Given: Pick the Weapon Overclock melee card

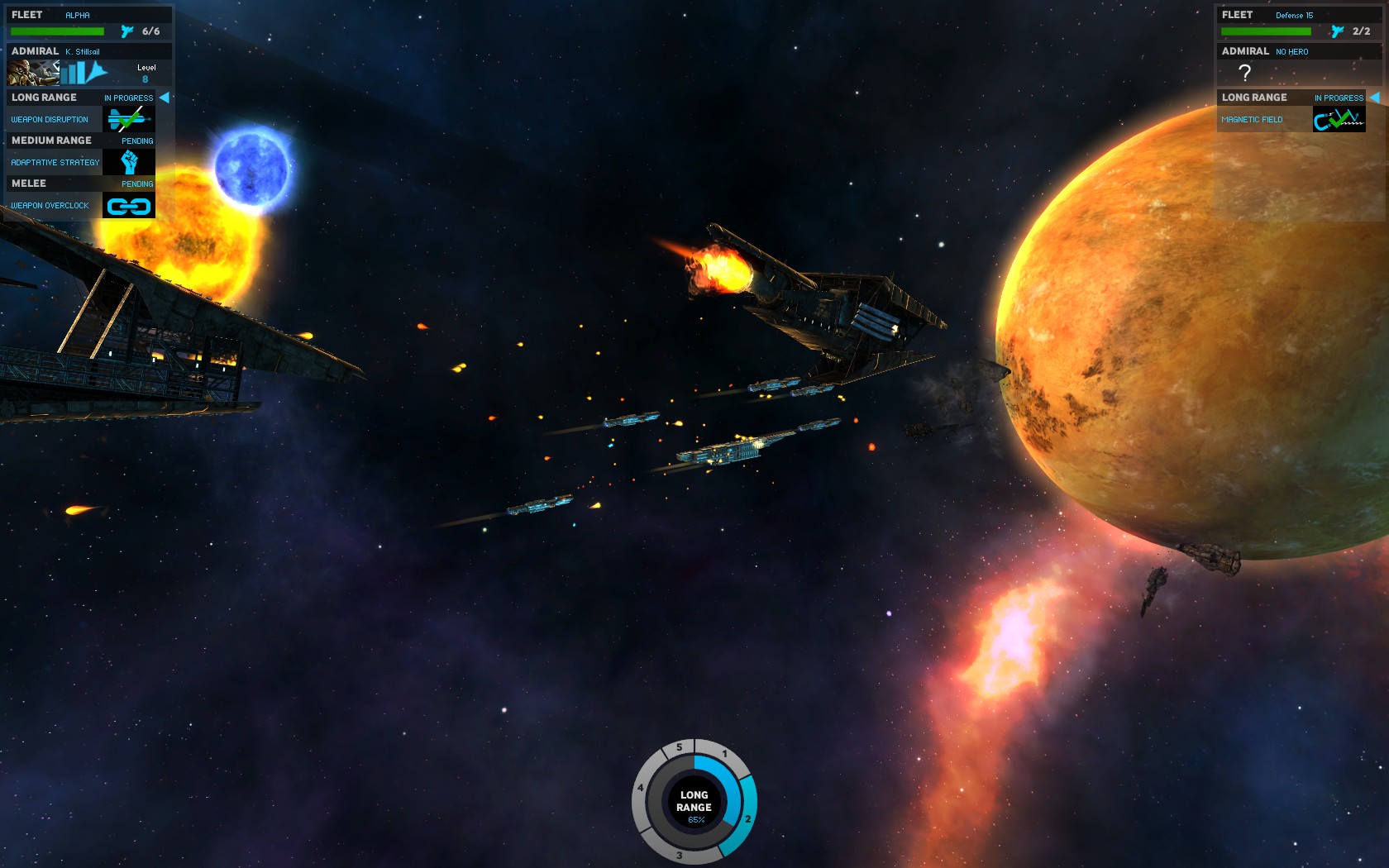Looking at the screenshot, I should pyautogui.click(x=128, y=205).
